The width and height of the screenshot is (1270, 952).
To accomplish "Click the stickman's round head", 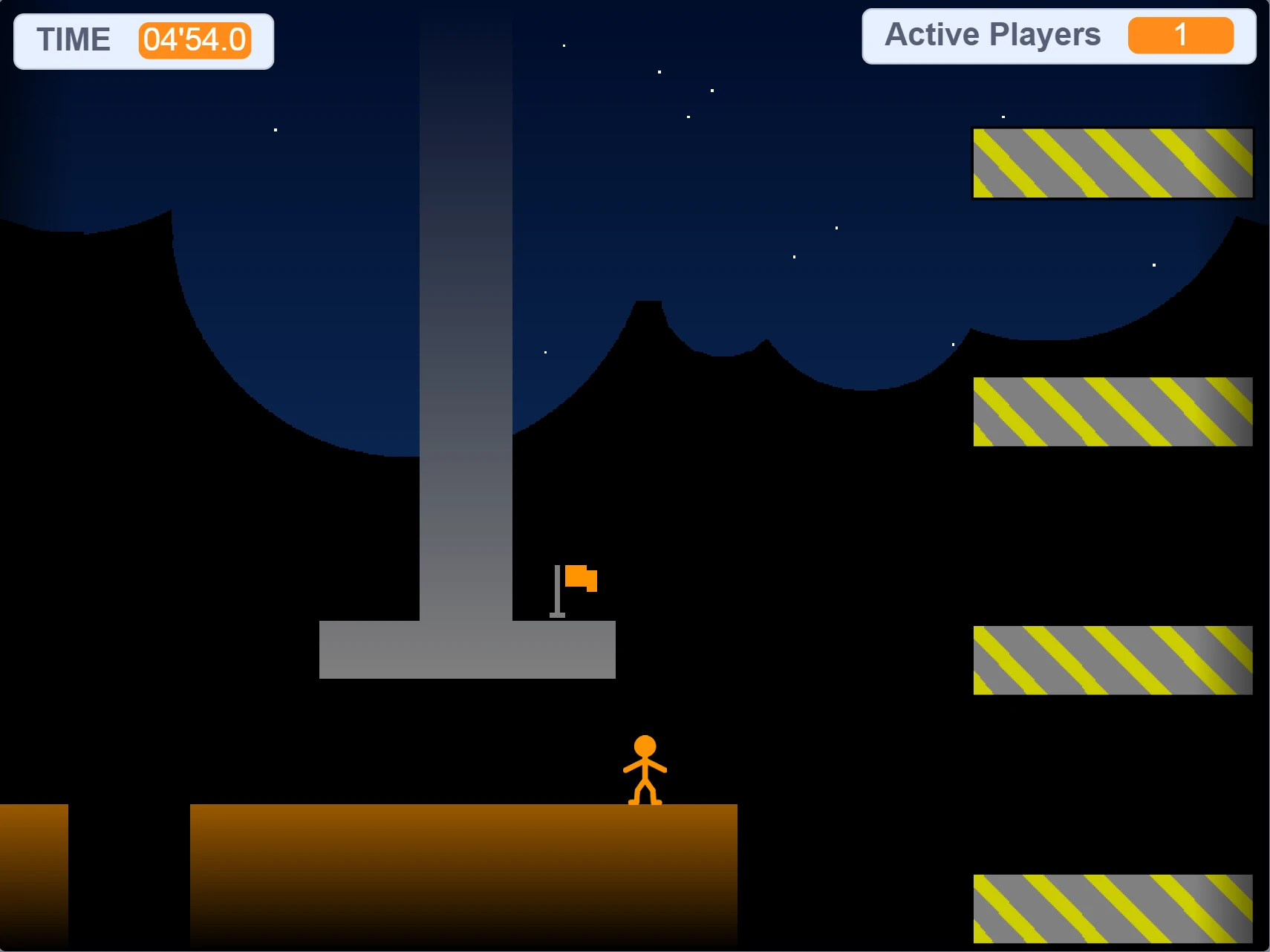I will [645, 743].
